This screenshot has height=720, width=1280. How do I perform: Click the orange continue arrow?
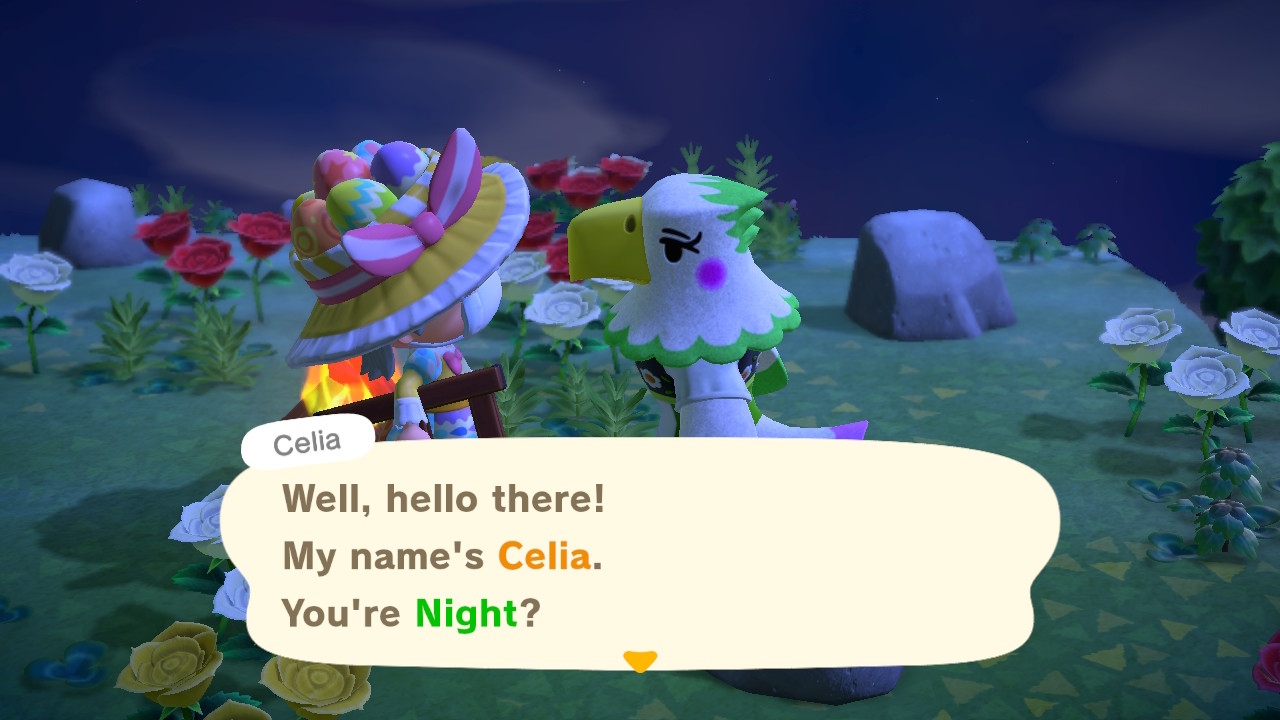tap(639, 660)
